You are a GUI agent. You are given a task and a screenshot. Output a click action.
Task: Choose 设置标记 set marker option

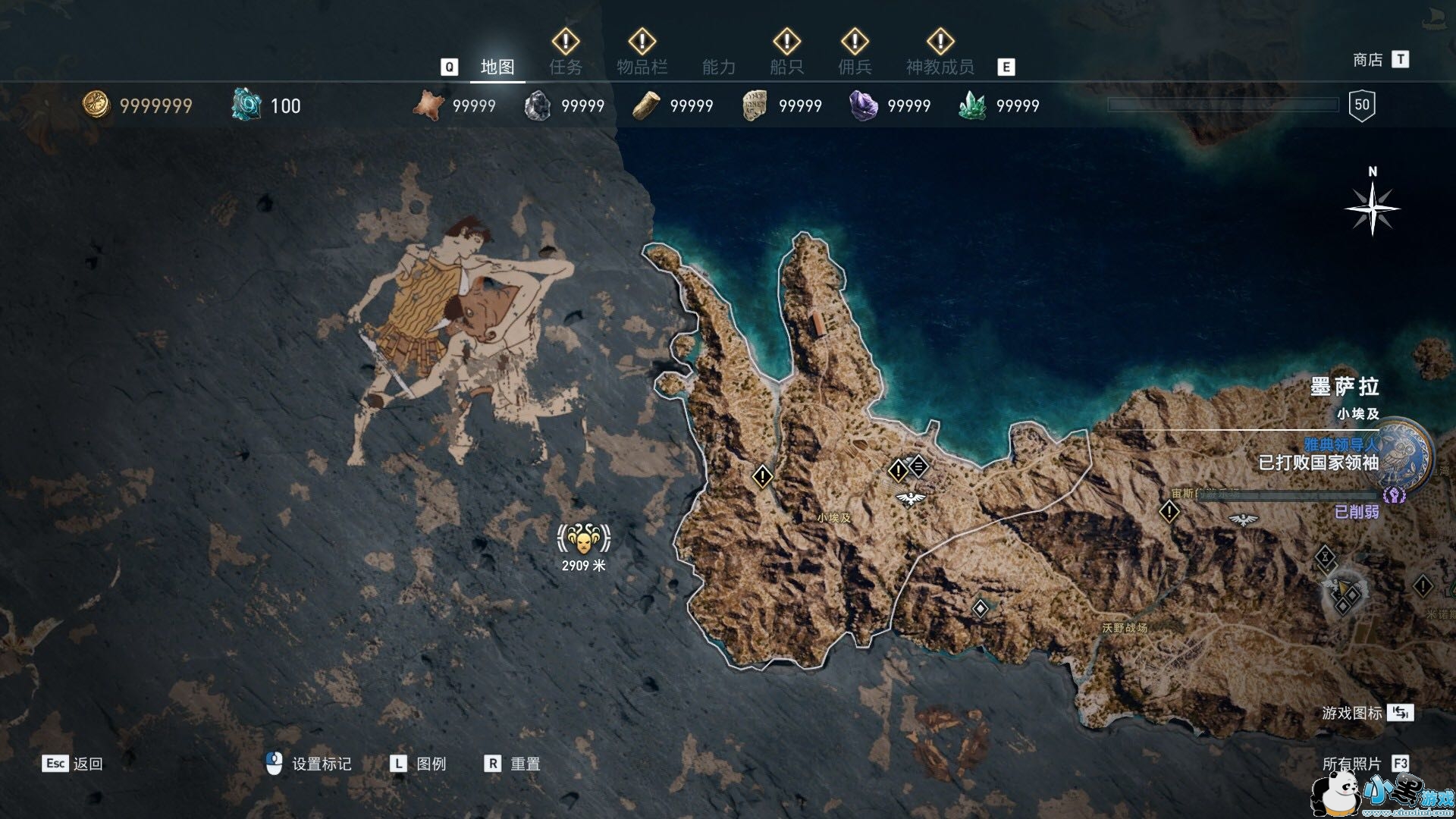pyautogui.click(x=309, y=764)
